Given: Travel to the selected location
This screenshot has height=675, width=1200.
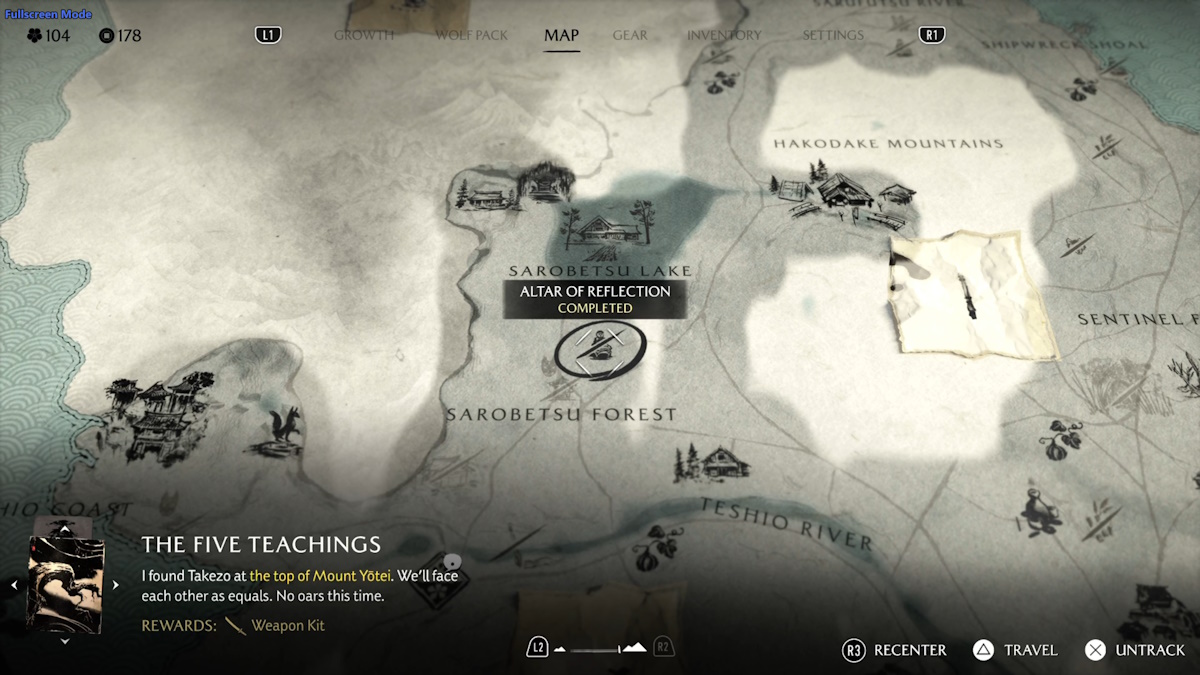Looking at the screenshot, I should coord(1015,650).
